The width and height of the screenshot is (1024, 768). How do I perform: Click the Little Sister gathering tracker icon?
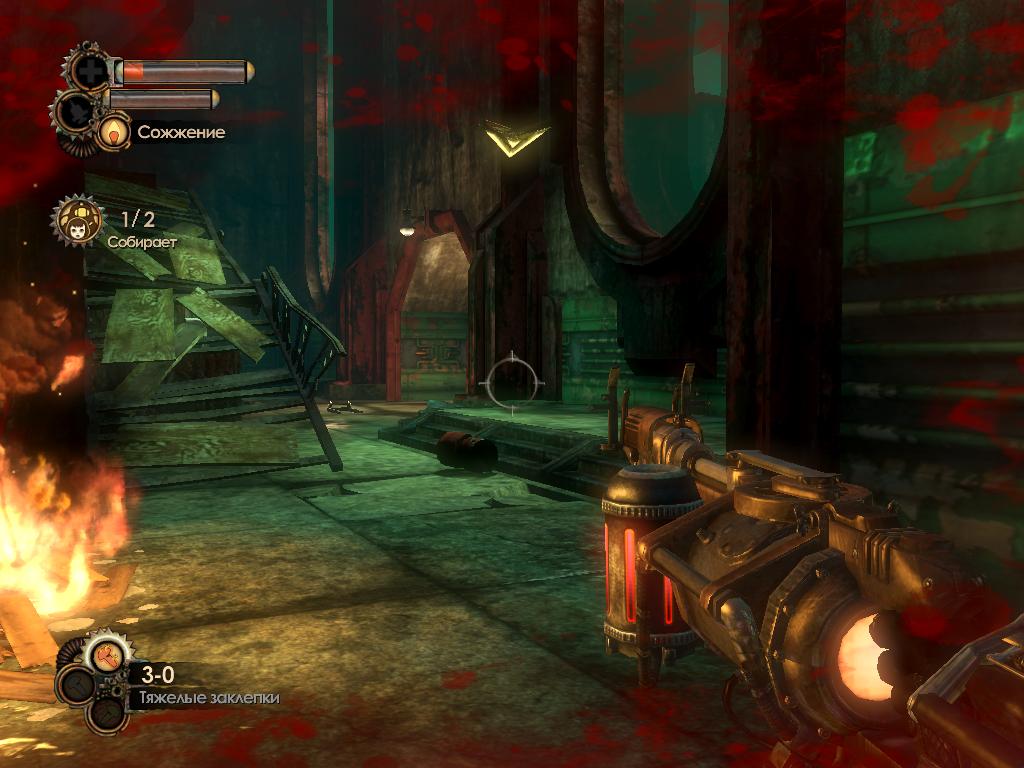(77, 223)
